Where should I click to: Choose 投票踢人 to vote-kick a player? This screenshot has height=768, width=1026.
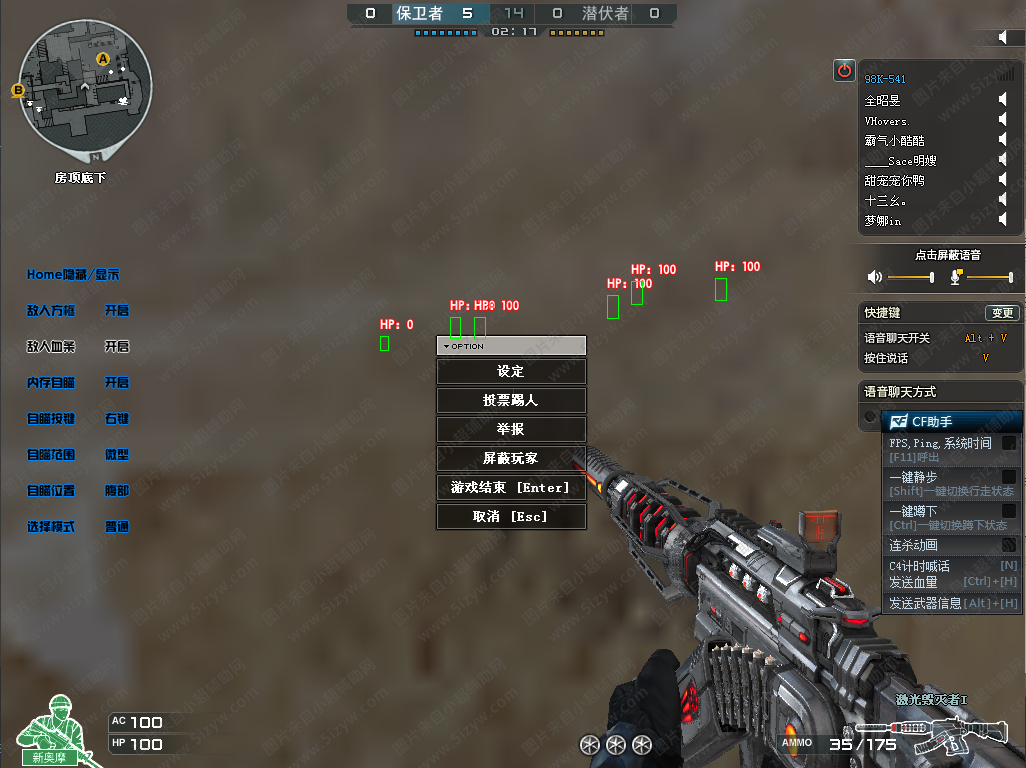pos(511,400)
